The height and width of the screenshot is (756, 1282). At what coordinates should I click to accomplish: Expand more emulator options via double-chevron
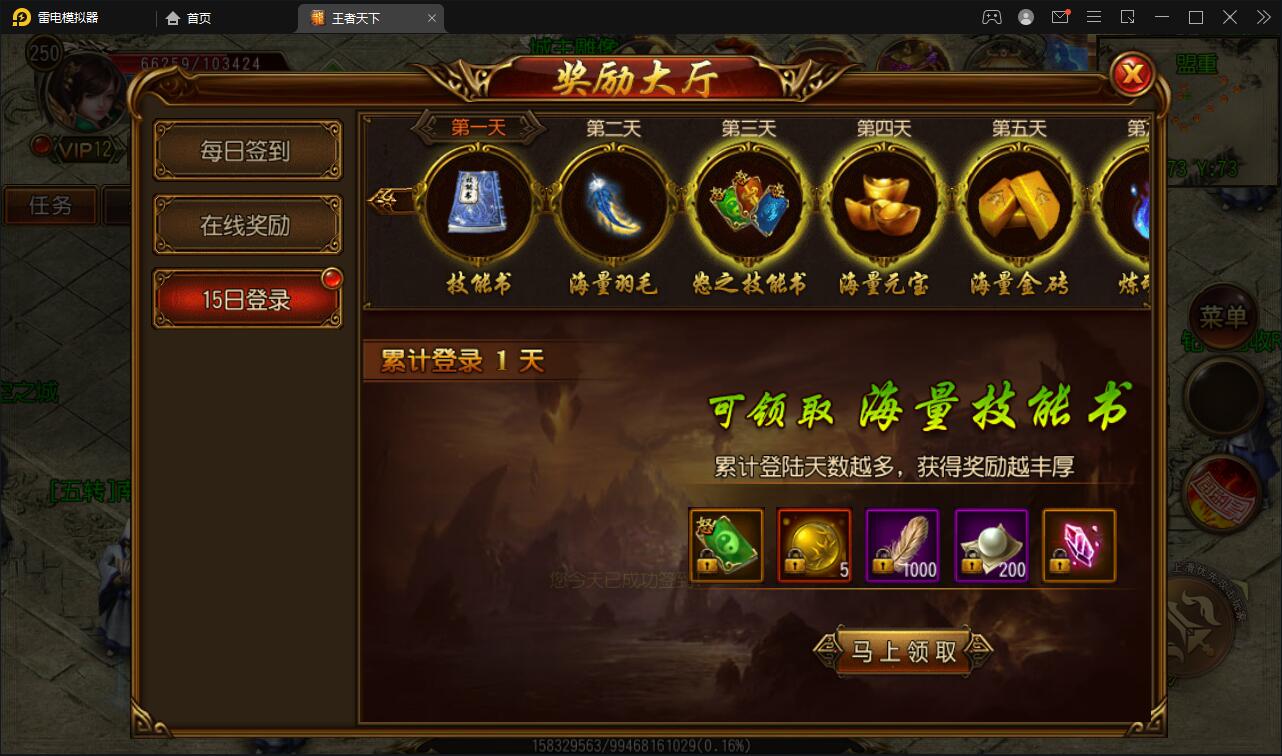[x=1265, y=17]
